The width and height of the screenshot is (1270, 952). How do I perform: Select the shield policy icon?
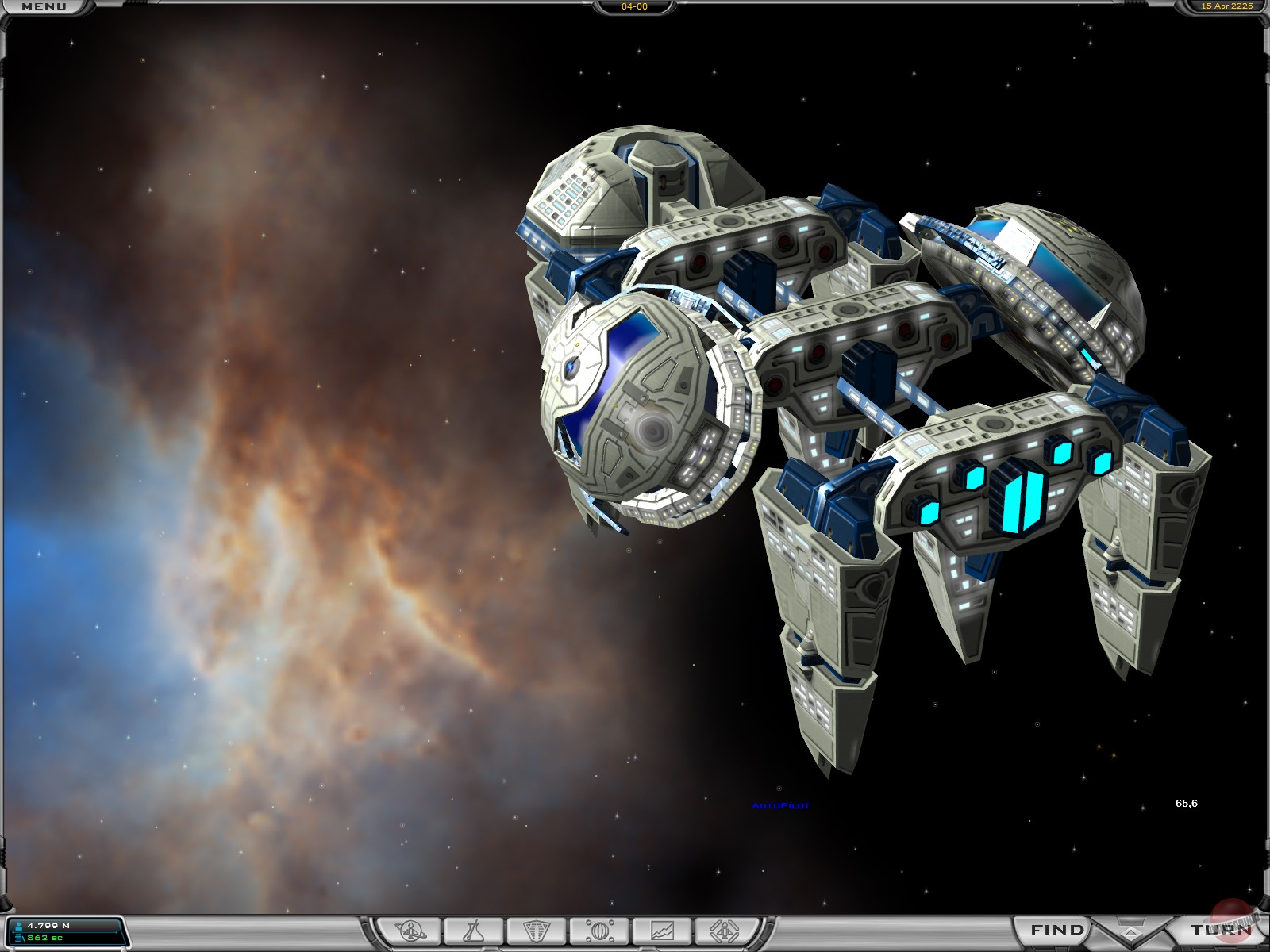click(536, 931)
